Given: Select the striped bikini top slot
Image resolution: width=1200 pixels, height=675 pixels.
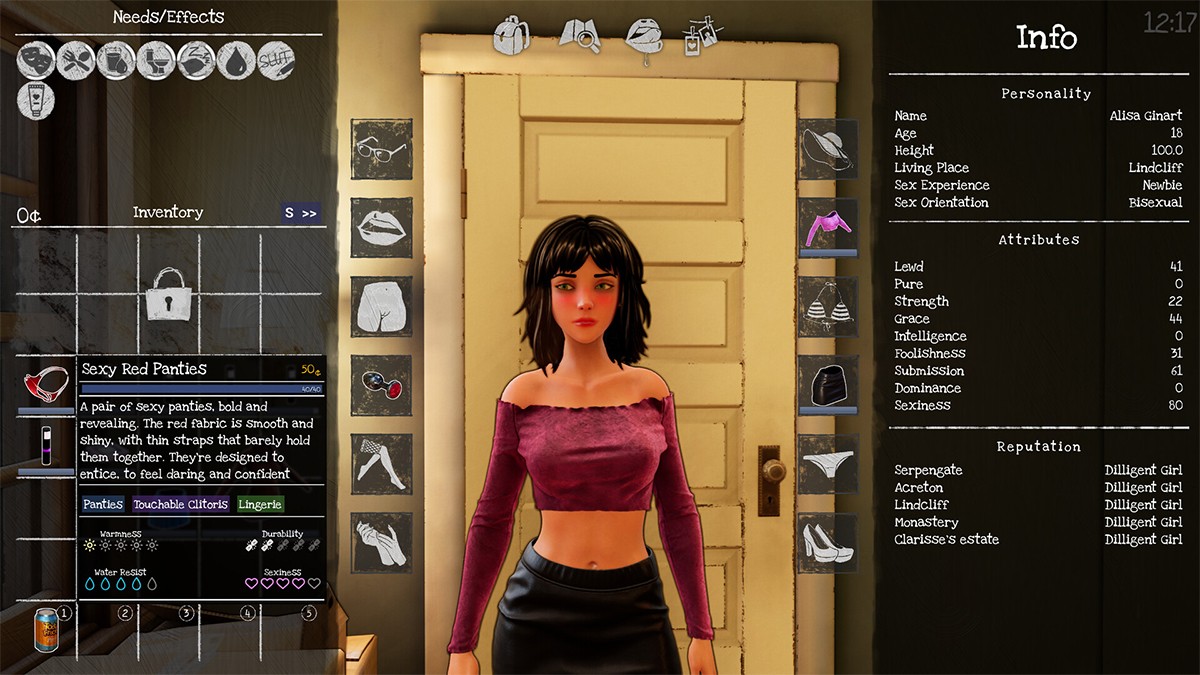Looking at the screenshot, I should click(828, 307).
